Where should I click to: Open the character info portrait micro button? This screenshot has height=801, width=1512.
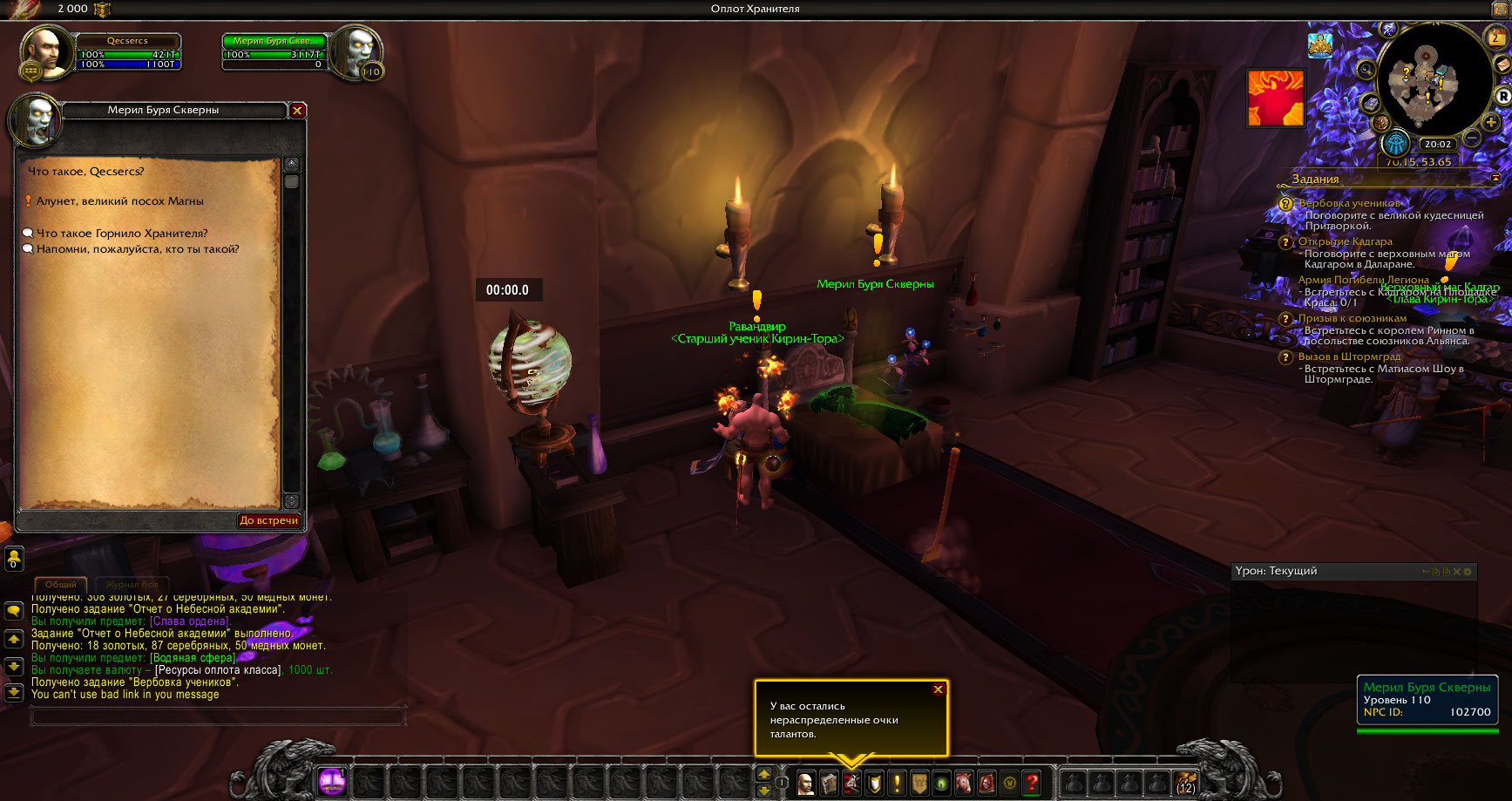806,783
